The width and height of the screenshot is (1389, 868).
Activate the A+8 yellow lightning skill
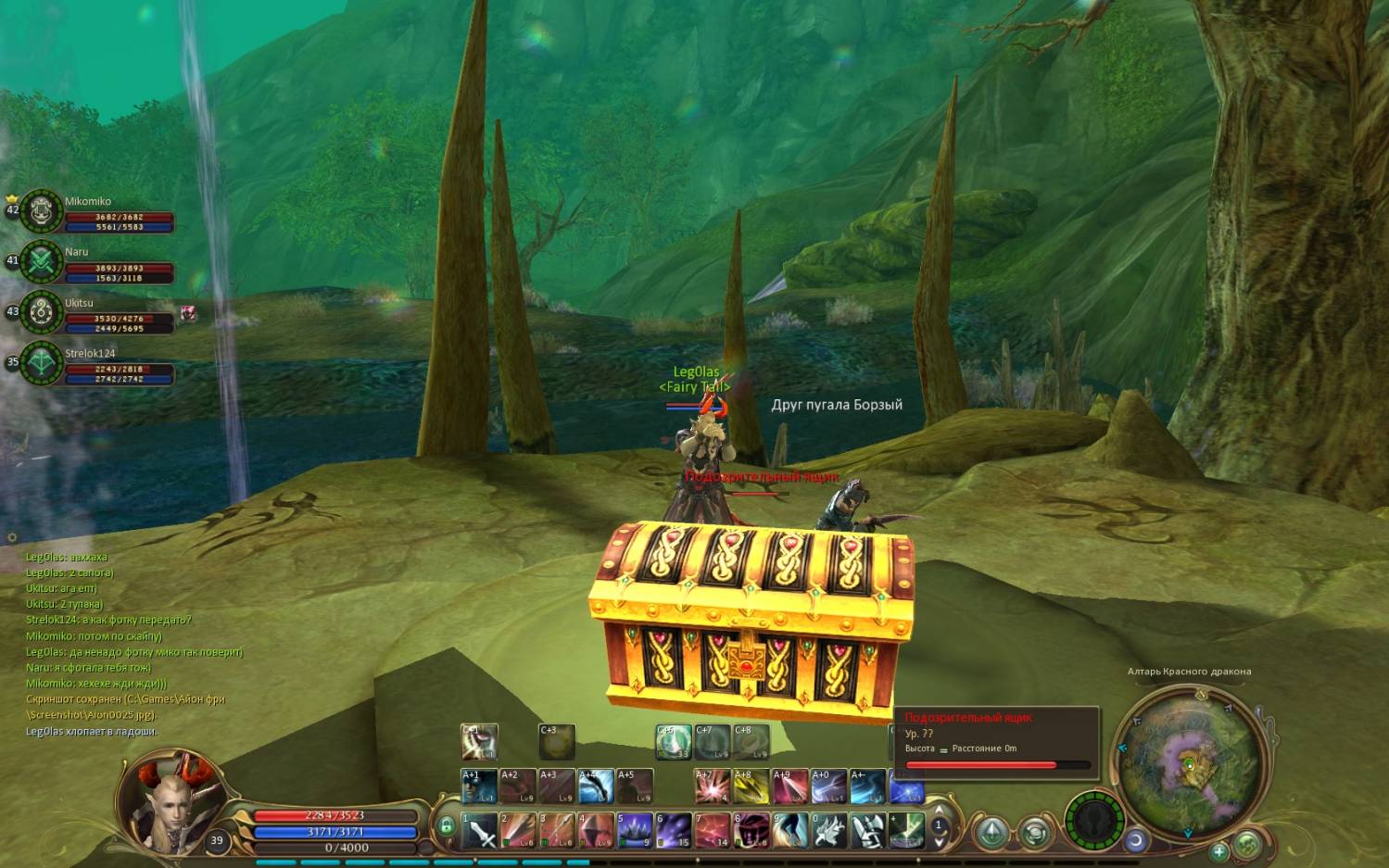[751, 786]
